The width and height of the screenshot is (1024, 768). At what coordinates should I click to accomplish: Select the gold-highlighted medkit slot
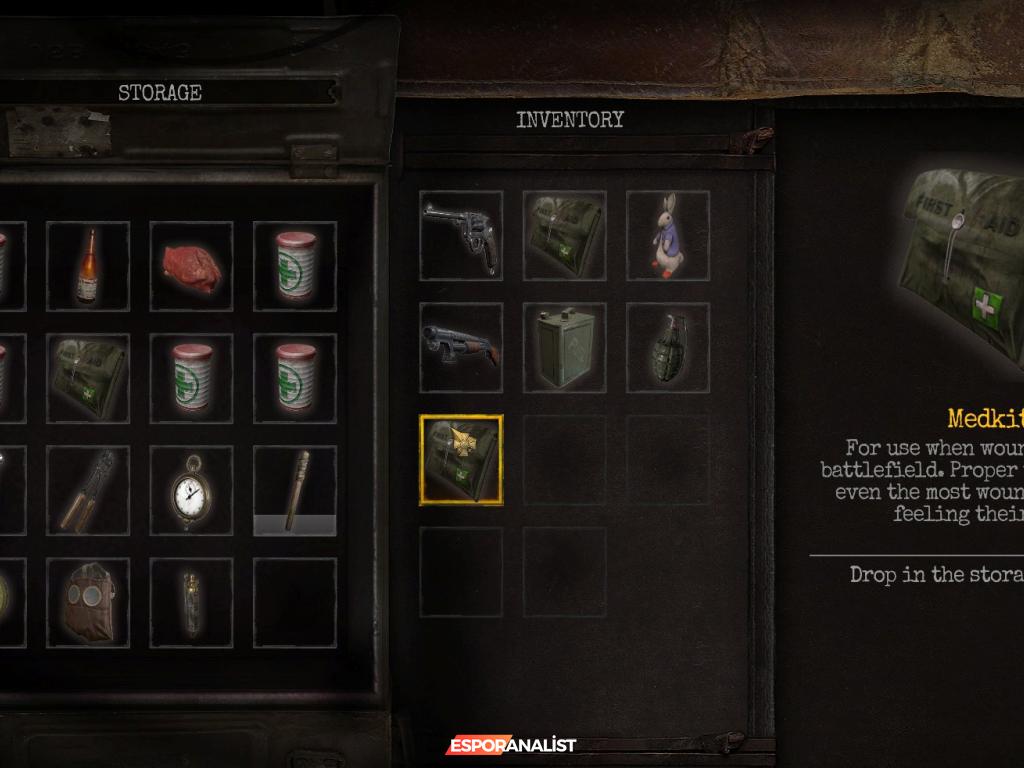(461, 460)
